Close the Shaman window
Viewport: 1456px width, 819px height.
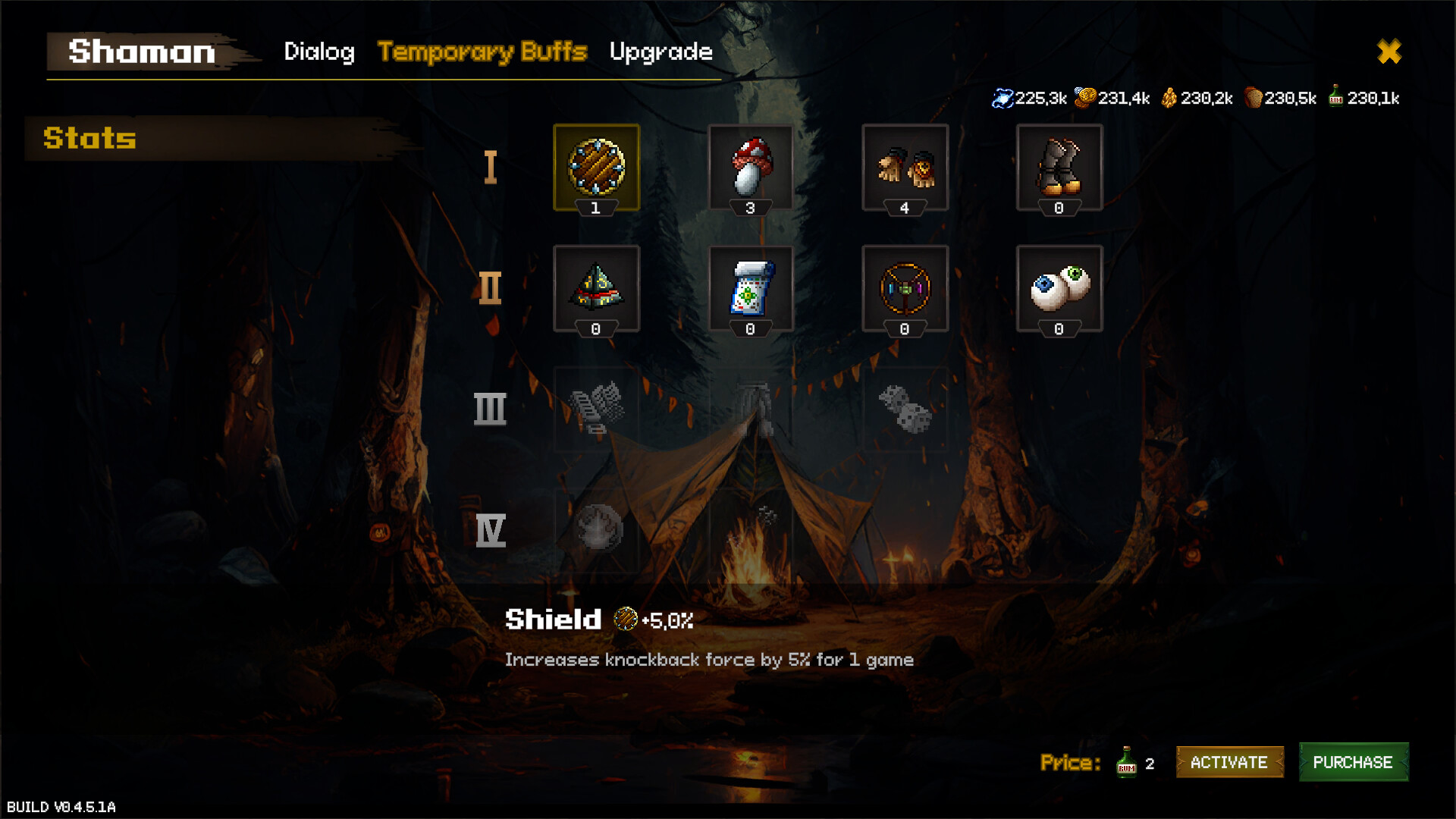coord(1389,52)
